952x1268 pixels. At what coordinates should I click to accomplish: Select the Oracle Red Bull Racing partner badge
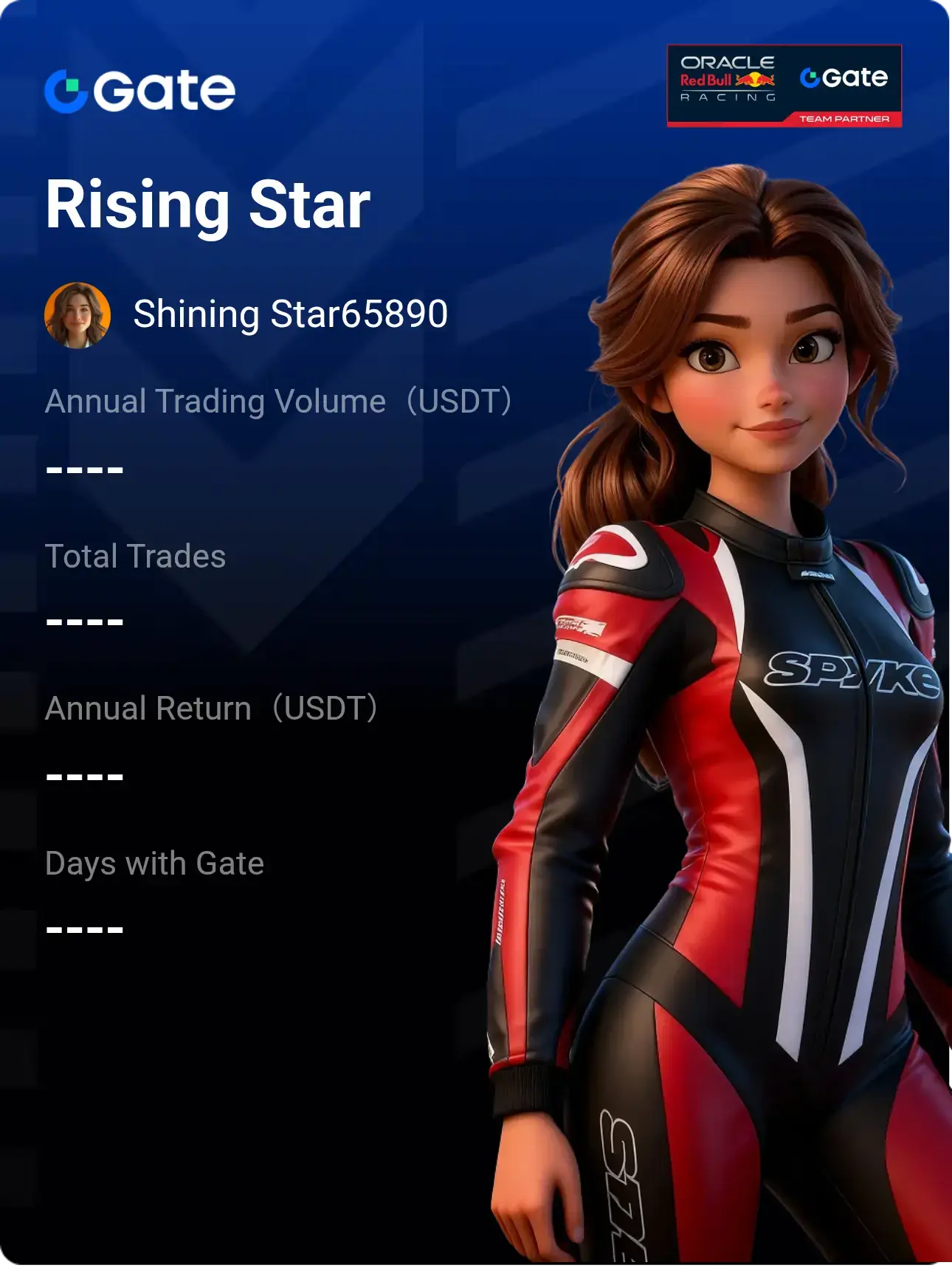[784, 86]
